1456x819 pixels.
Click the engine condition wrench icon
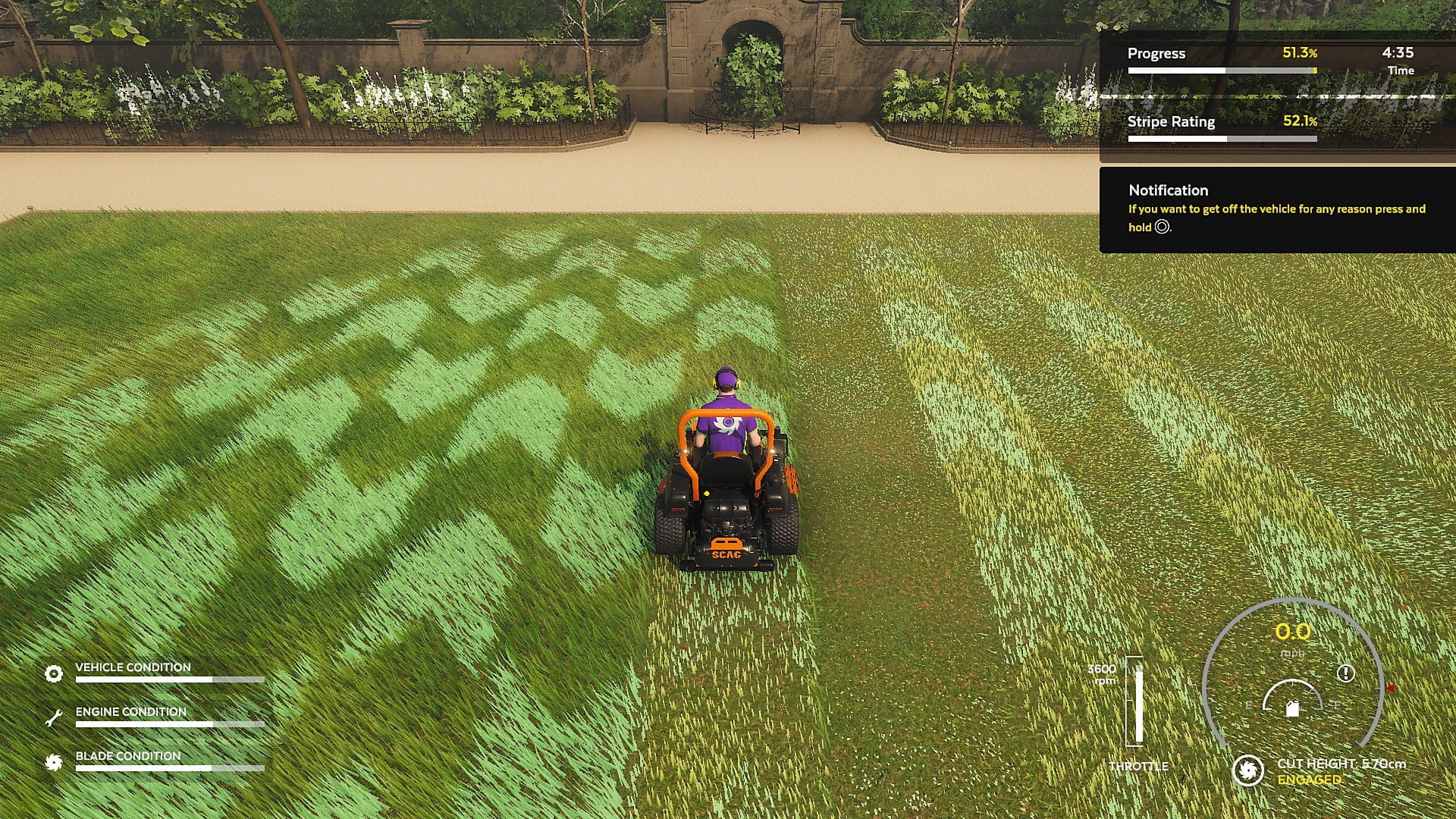(54, 717)
